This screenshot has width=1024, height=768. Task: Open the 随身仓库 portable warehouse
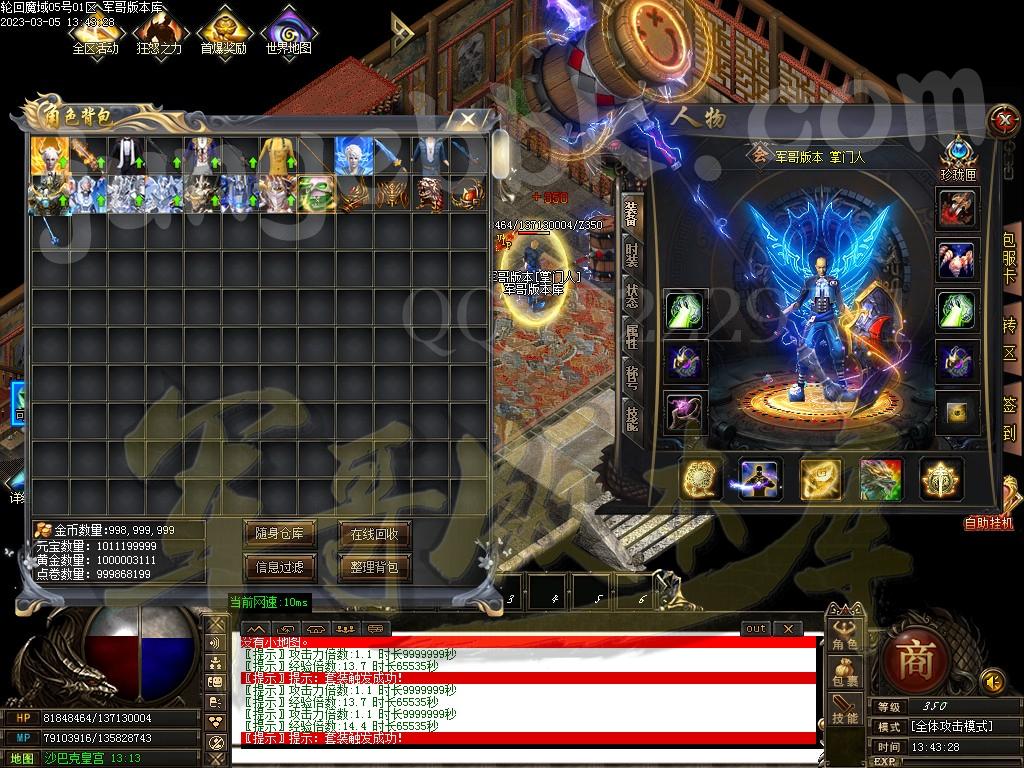280,534
